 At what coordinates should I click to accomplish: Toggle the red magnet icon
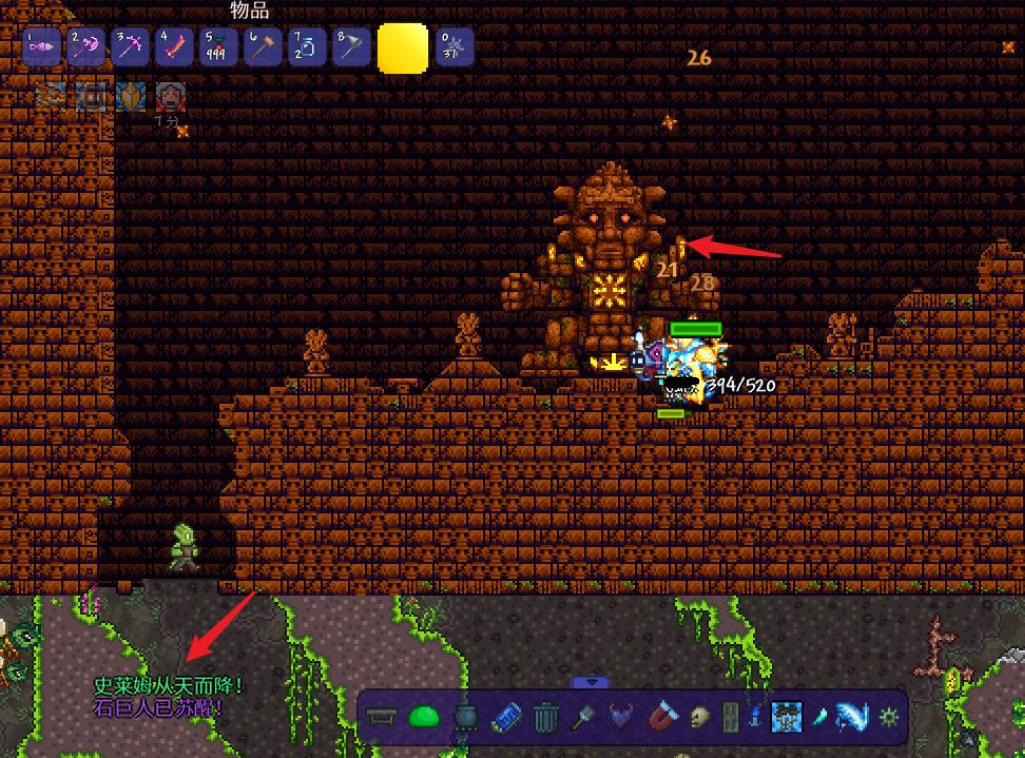pos(662,717)
